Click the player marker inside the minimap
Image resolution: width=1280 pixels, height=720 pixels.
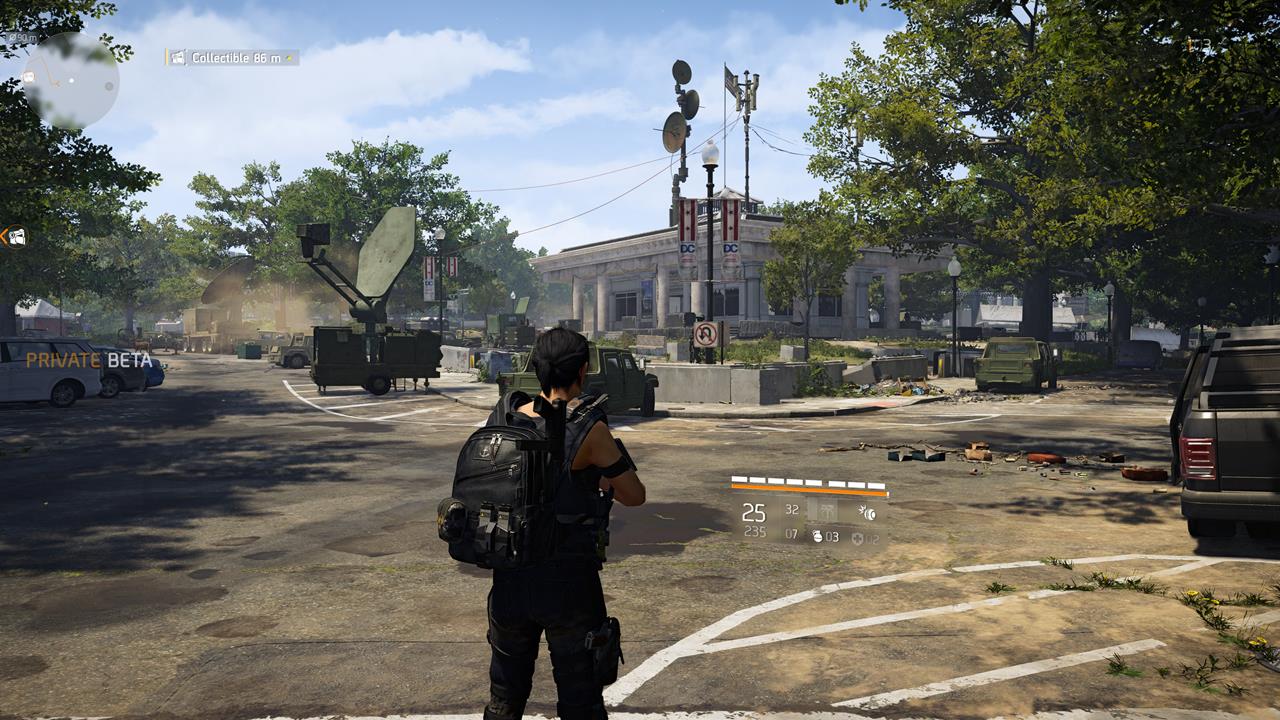click(71, 80)
